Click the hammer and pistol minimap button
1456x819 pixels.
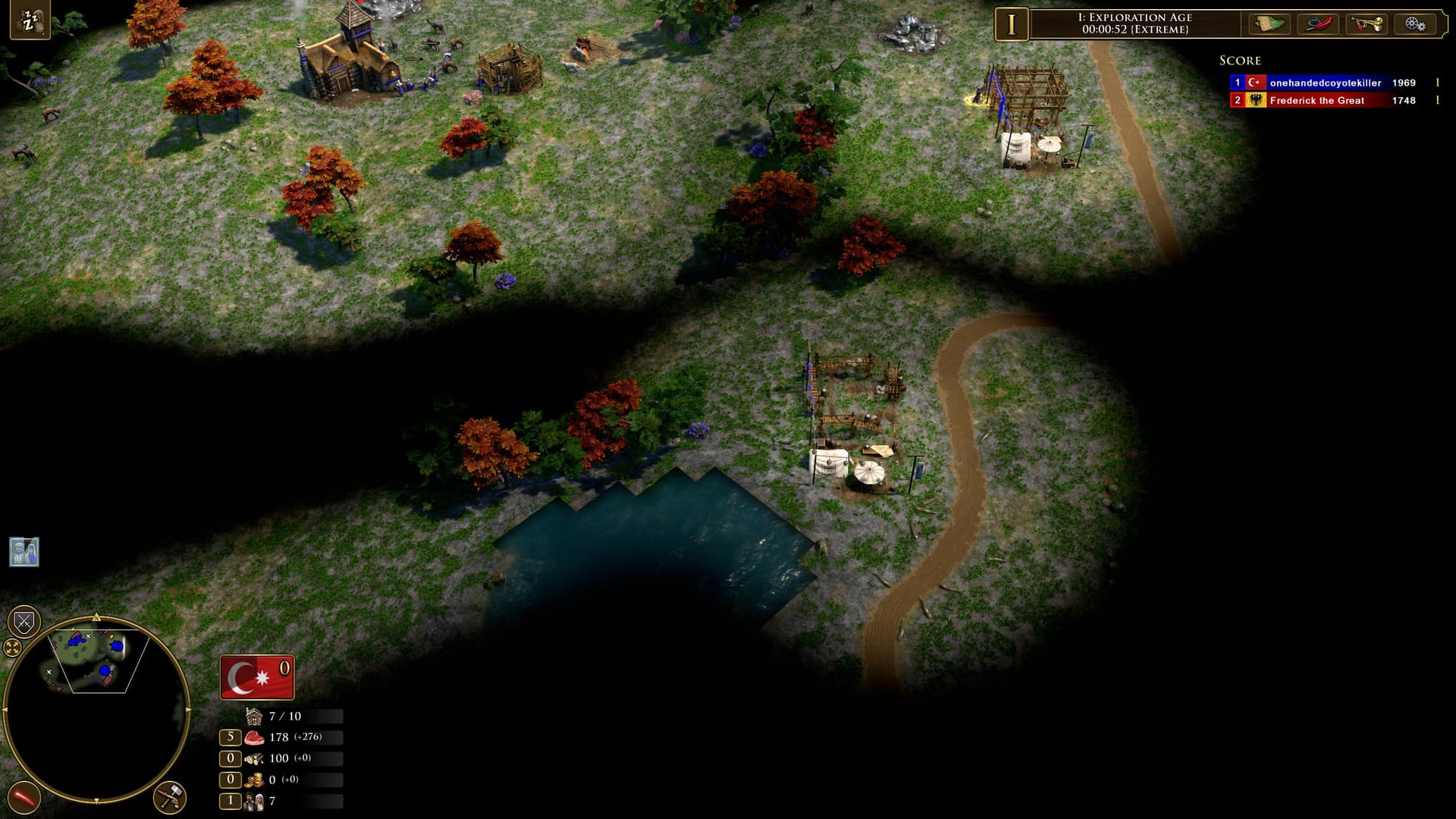[x=169, y=798]
